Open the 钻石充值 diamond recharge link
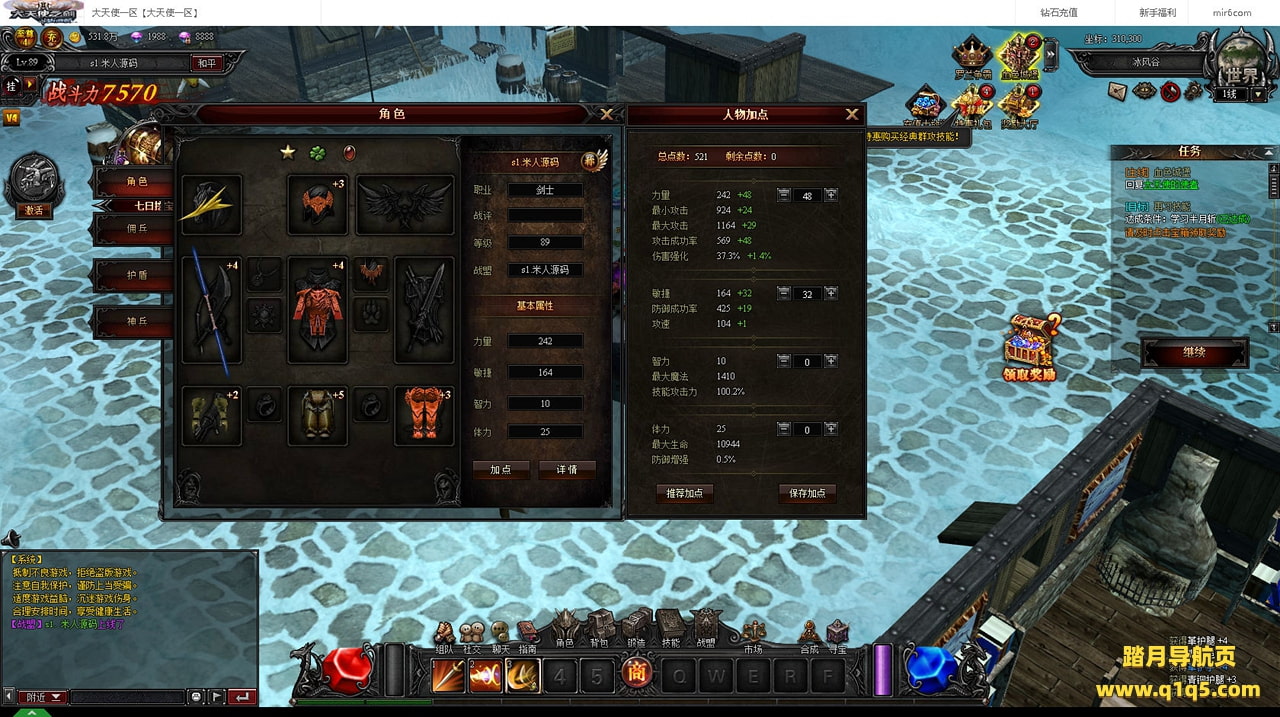Image resolution: width=1280 pixels, height=717 pixels. [x=1058, y=13]
